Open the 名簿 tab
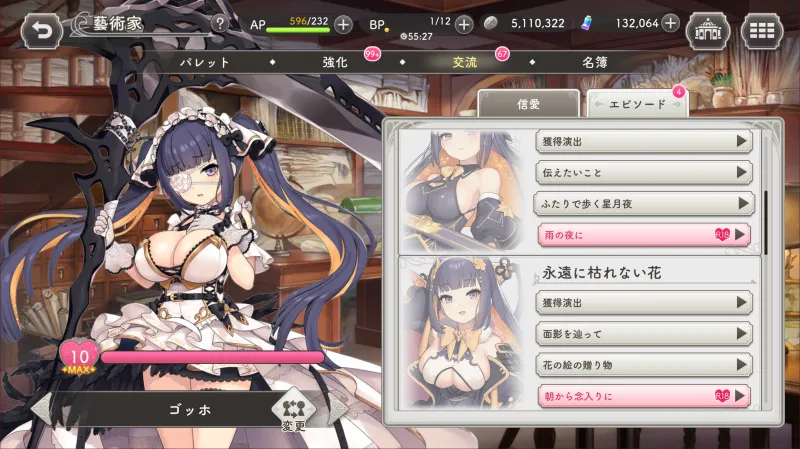This screenshot has height=449, width=800. tap(595, 62)
